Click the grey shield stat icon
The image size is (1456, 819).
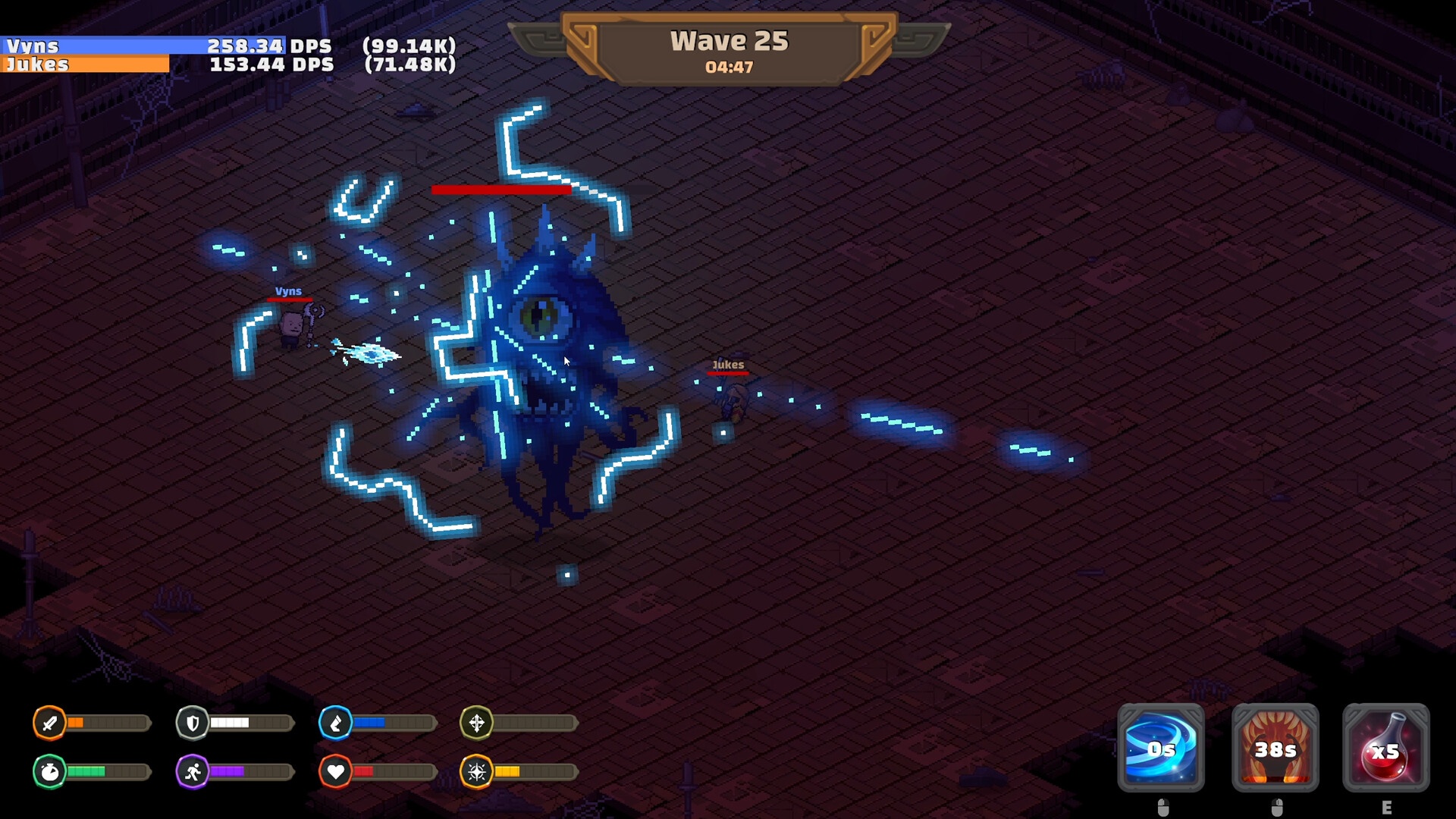tap(193, 723)
